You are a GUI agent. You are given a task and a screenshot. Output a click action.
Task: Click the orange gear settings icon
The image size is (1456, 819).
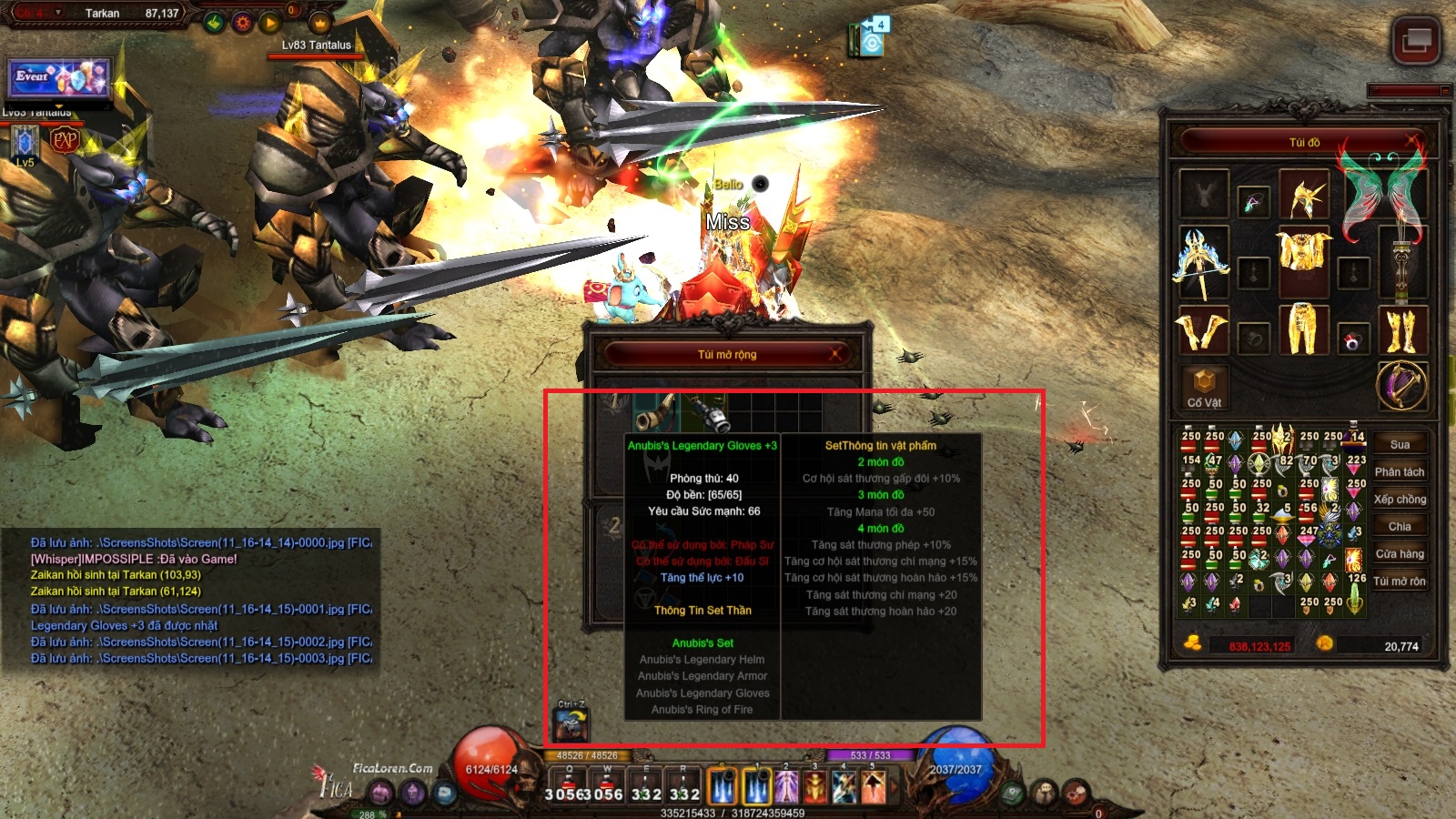pos(242,23)
